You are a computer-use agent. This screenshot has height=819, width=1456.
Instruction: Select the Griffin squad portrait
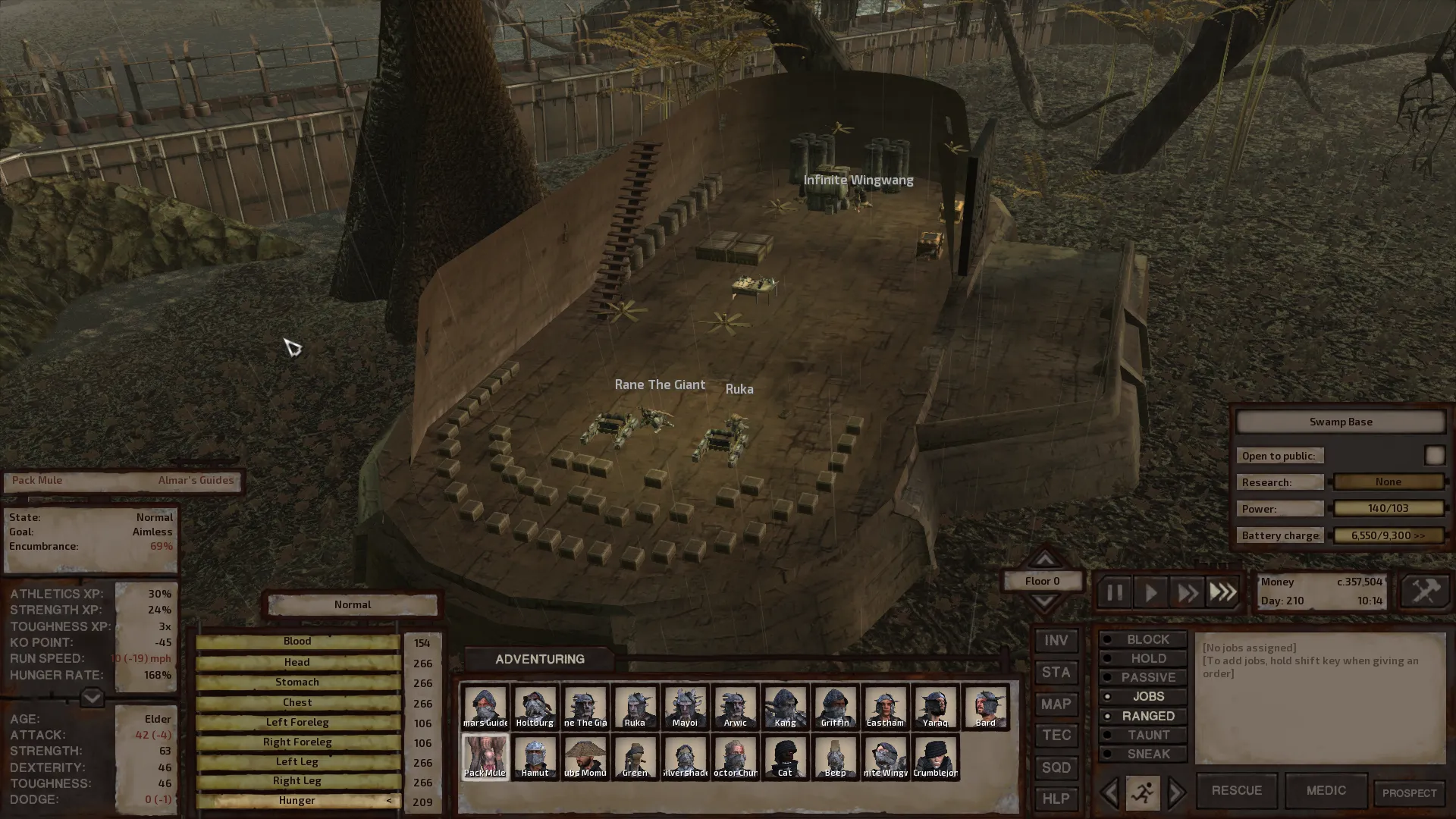(835, 707)
